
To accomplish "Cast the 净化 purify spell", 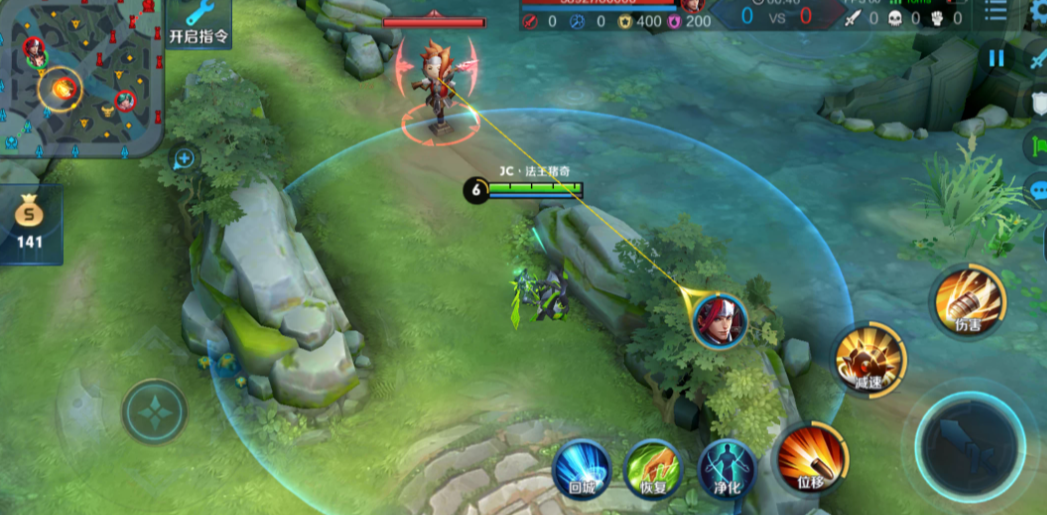I will click(x=727, y=468).
